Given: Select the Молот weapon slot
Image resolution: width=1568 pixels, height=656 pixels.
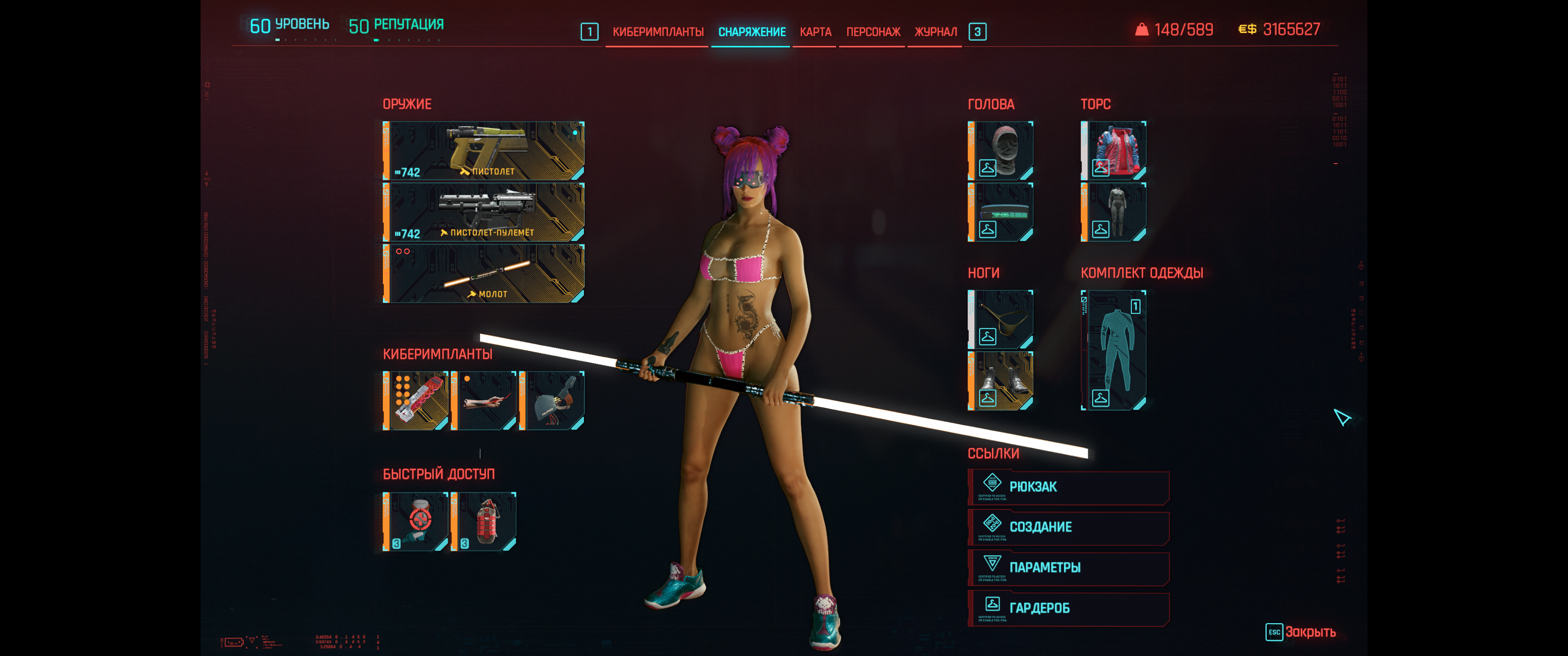Looking at the screenshot, I should coord(484,273).
